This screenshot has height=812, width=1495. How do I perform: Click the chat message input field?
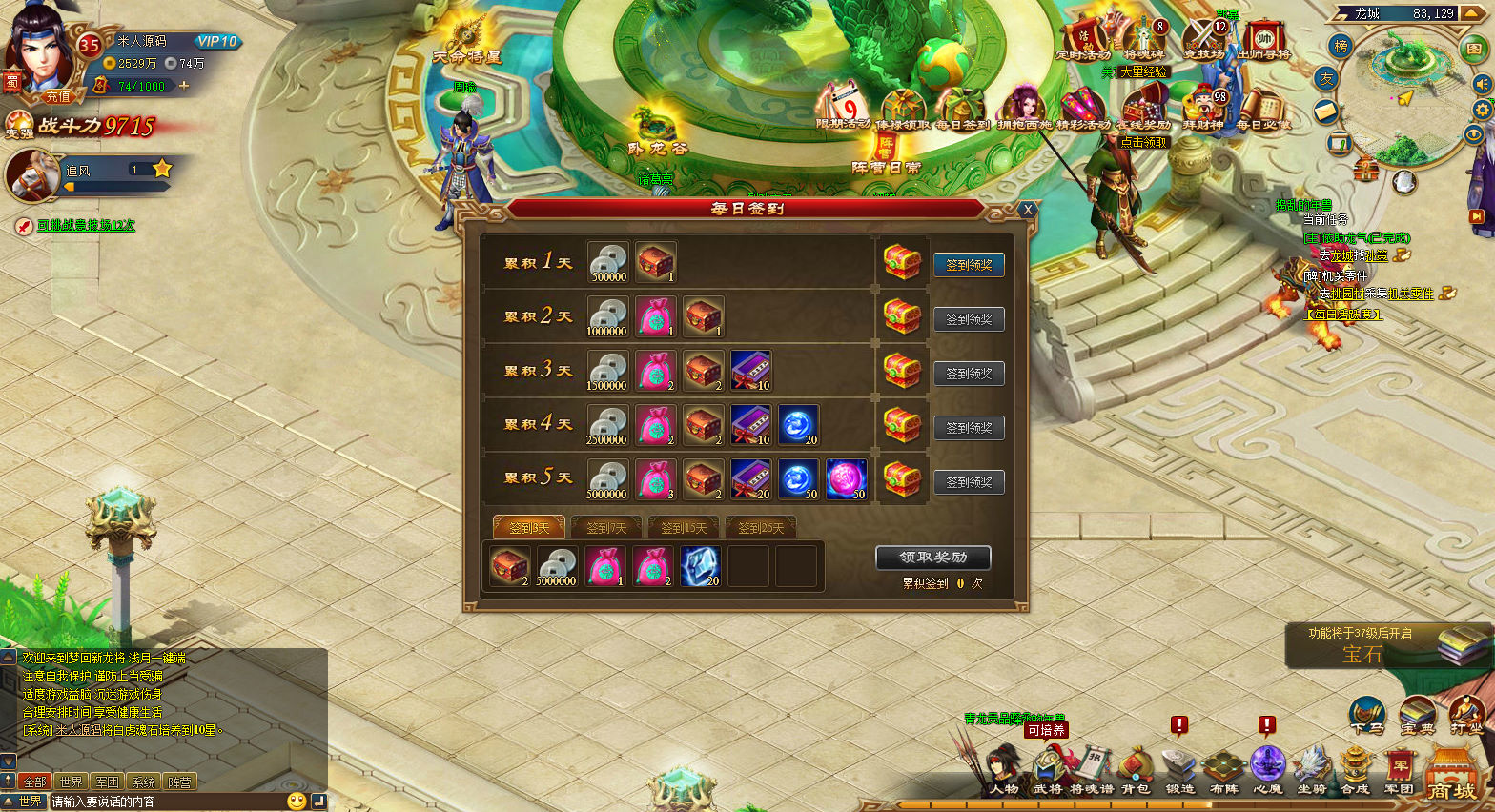click(167, 802)
